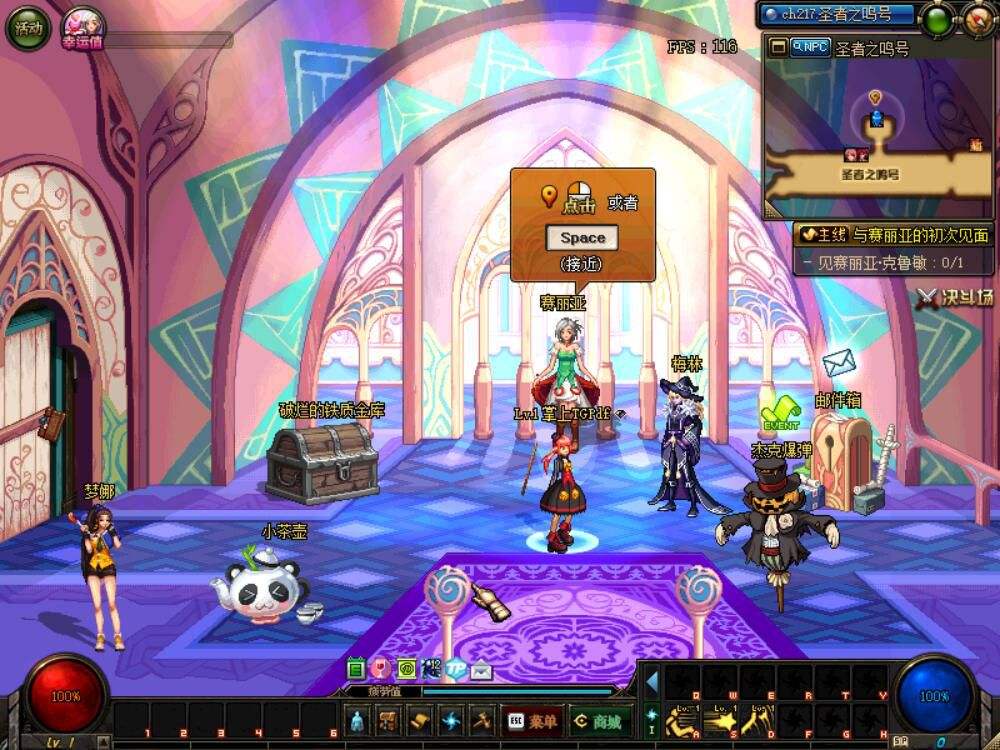The width and height of the screenshot is (1000, 750).
Task: Enter the 决斗场 duel arena
Action: [x=956, y=297]
